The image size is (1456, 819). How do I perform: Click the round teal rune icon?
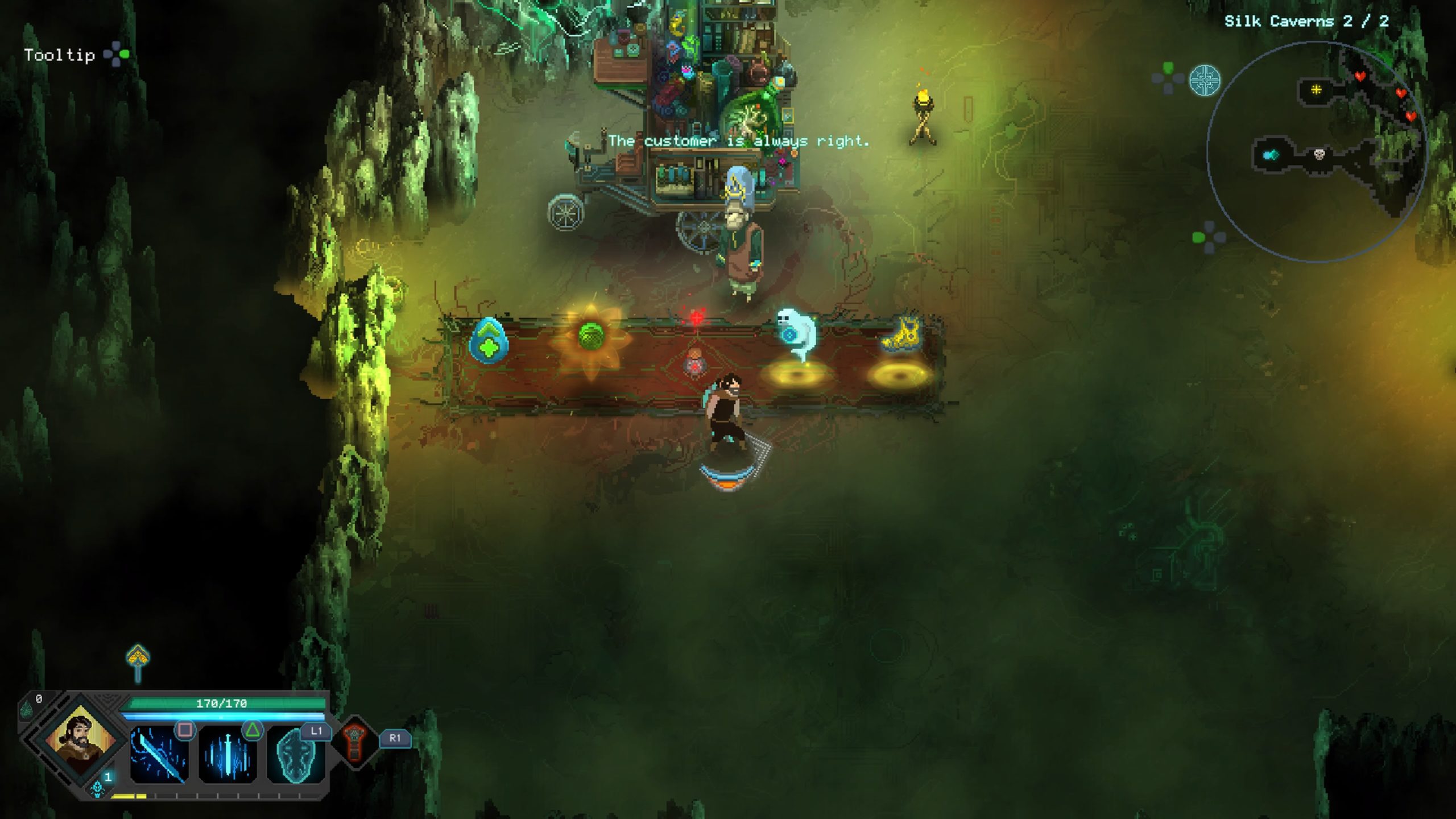pyautogui.click(x=1205, y=80)
